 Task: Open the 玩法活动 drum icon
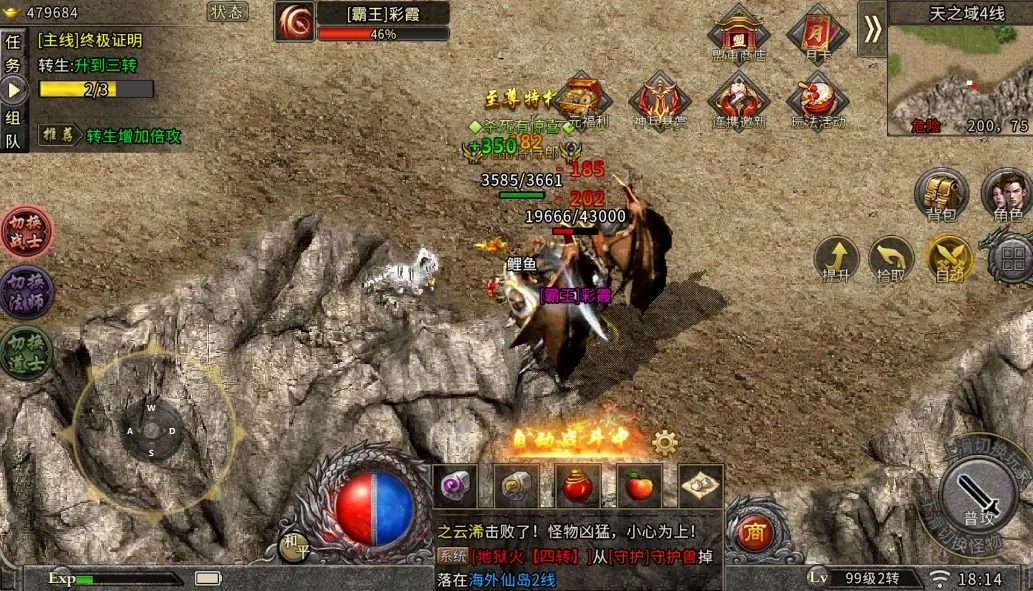[x=817, y=99]
